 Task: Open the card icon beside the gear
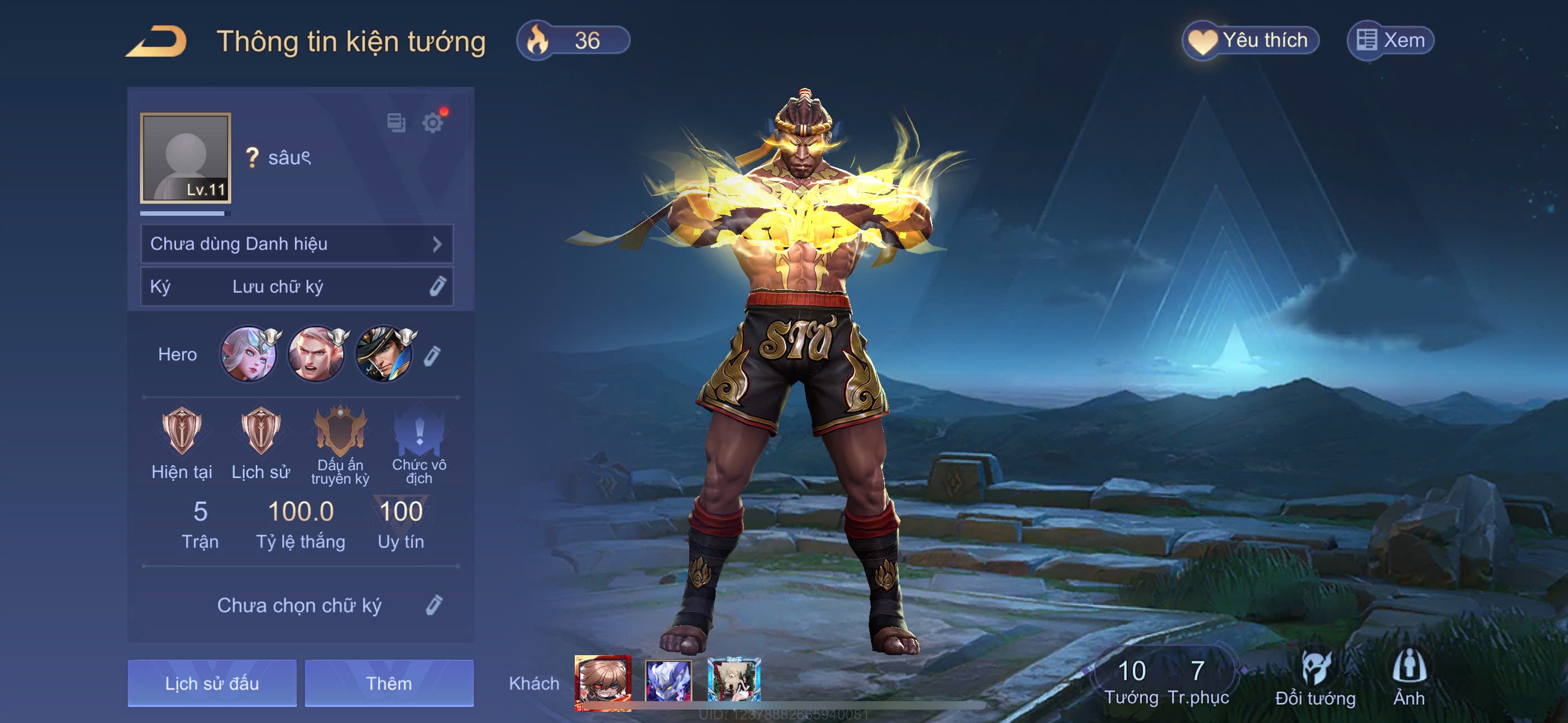click(396, 123)
